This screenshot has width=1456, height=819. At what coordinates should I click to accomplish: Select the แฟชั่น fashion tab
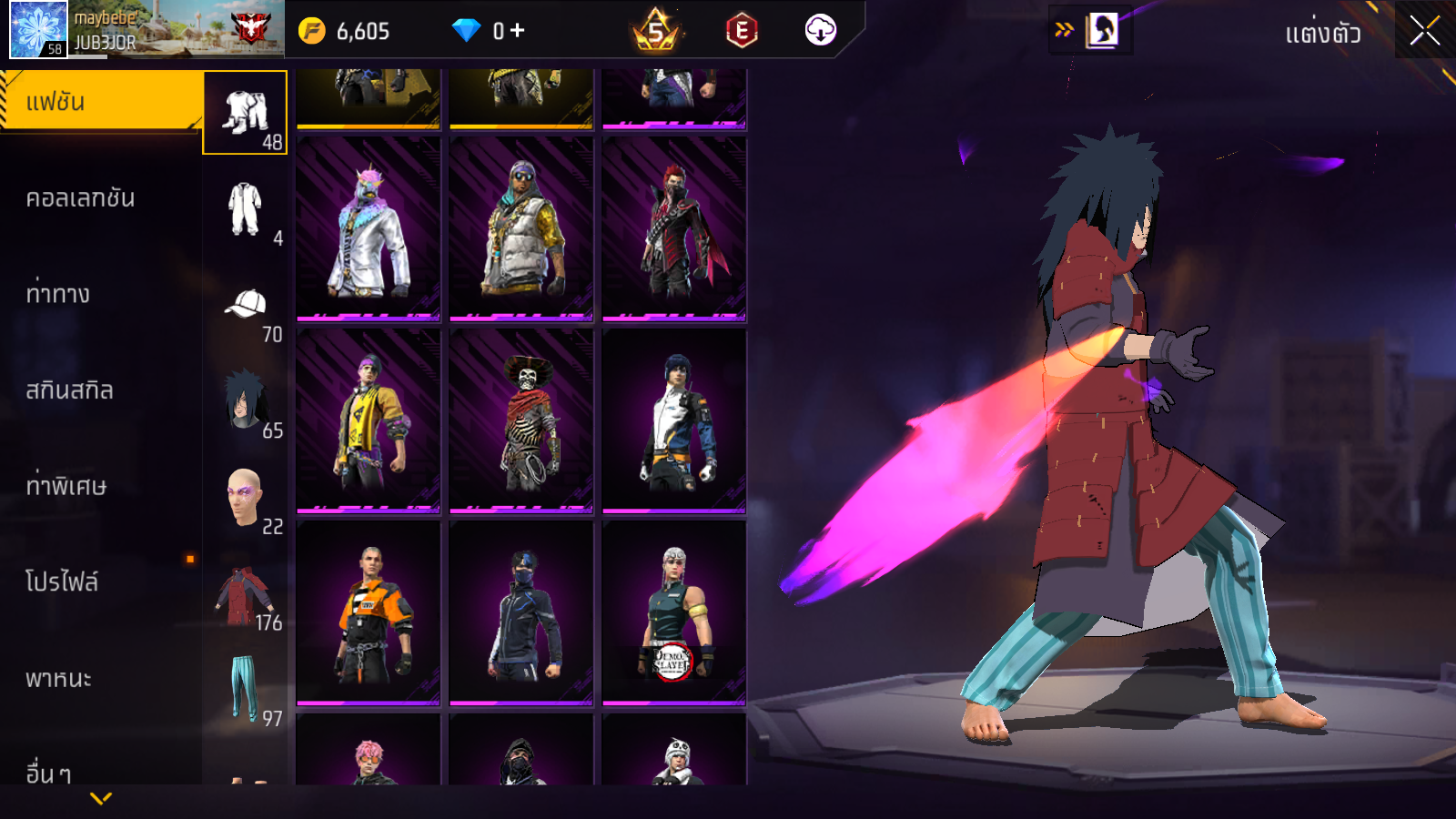pos(100,102)
